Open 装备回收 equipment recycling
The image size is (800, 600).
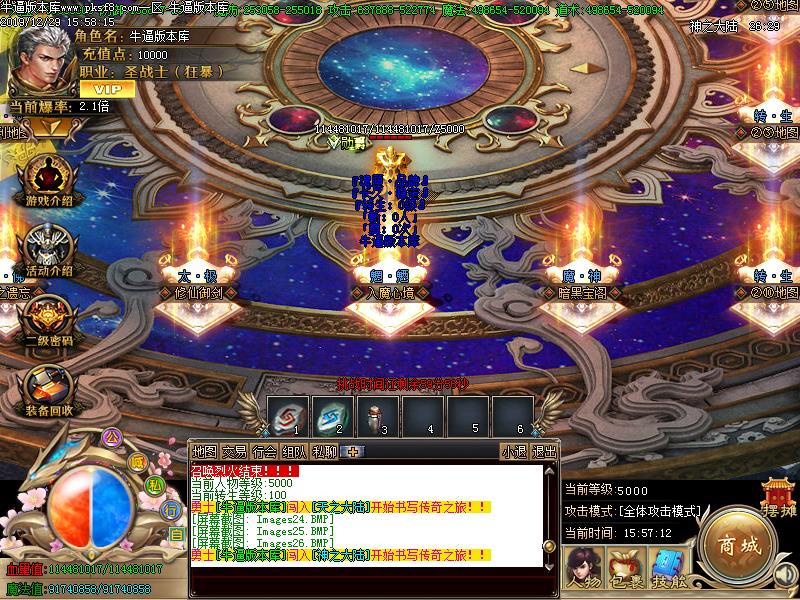[47, 390]
